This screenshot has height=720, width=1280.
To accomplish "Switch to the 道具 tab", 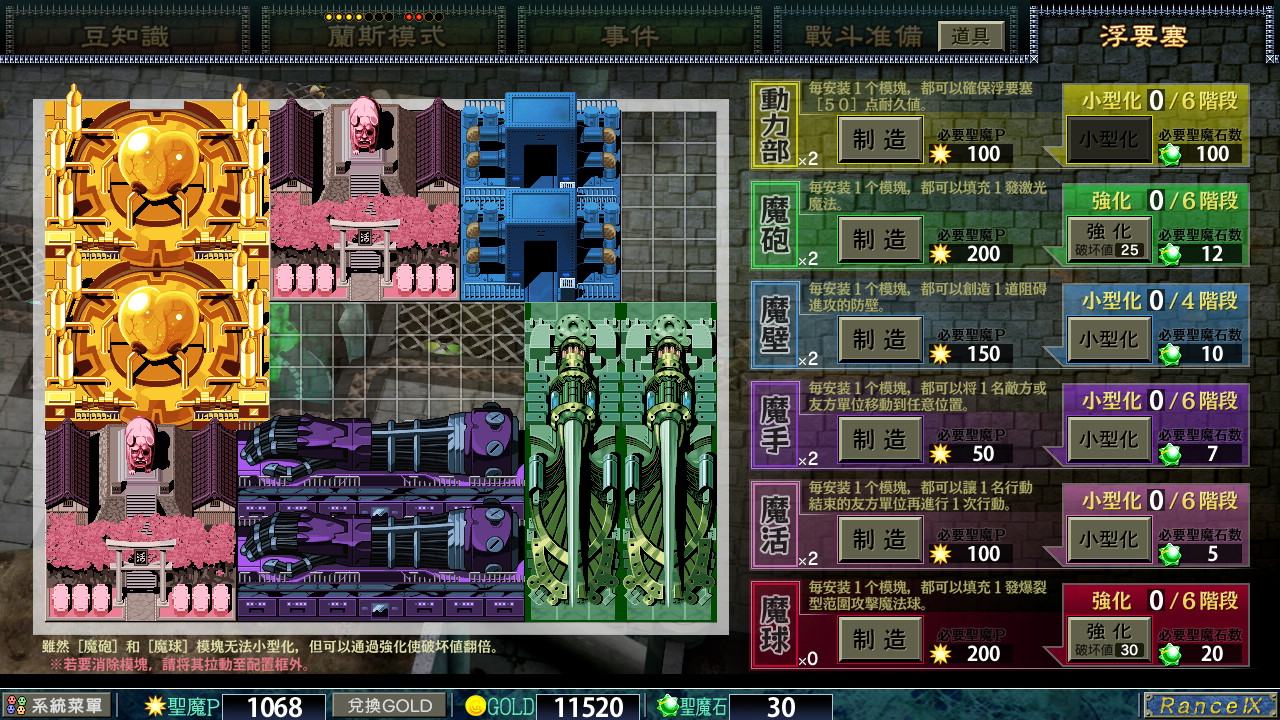I will coord(969,33).
